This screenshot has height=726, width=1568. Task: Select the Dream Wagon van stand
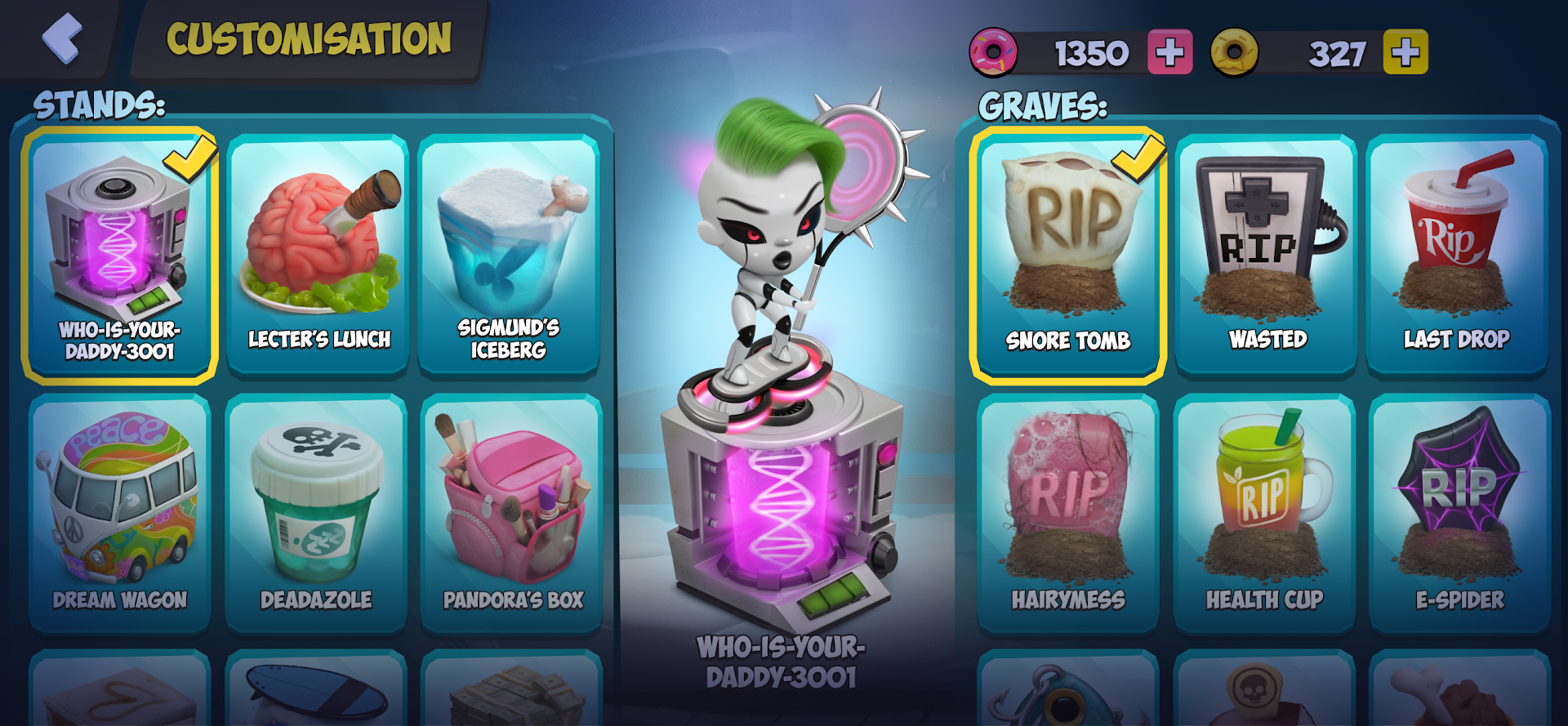tap(119, 513)
